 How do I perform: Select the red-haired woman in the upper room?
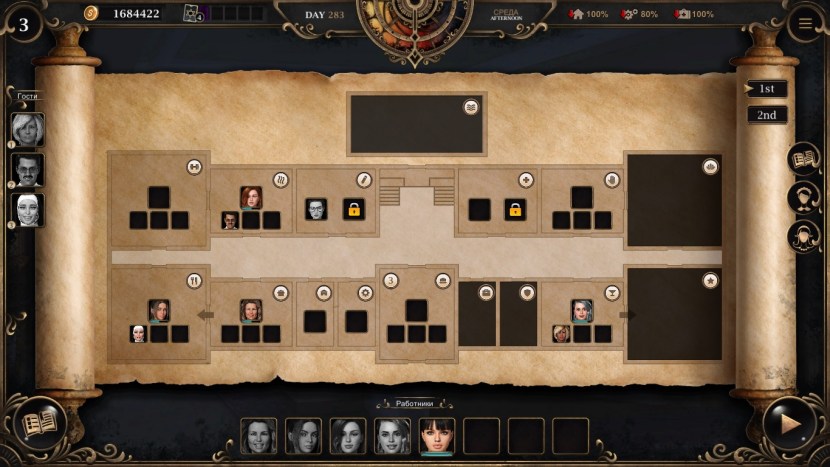click(250, 197)
